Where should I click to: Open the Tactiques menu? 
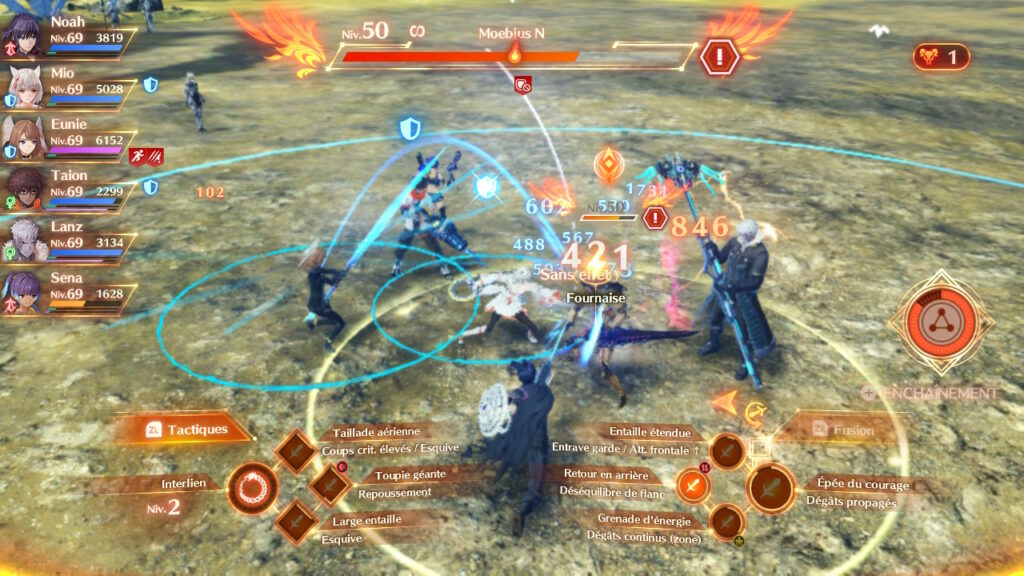(186, 430)
